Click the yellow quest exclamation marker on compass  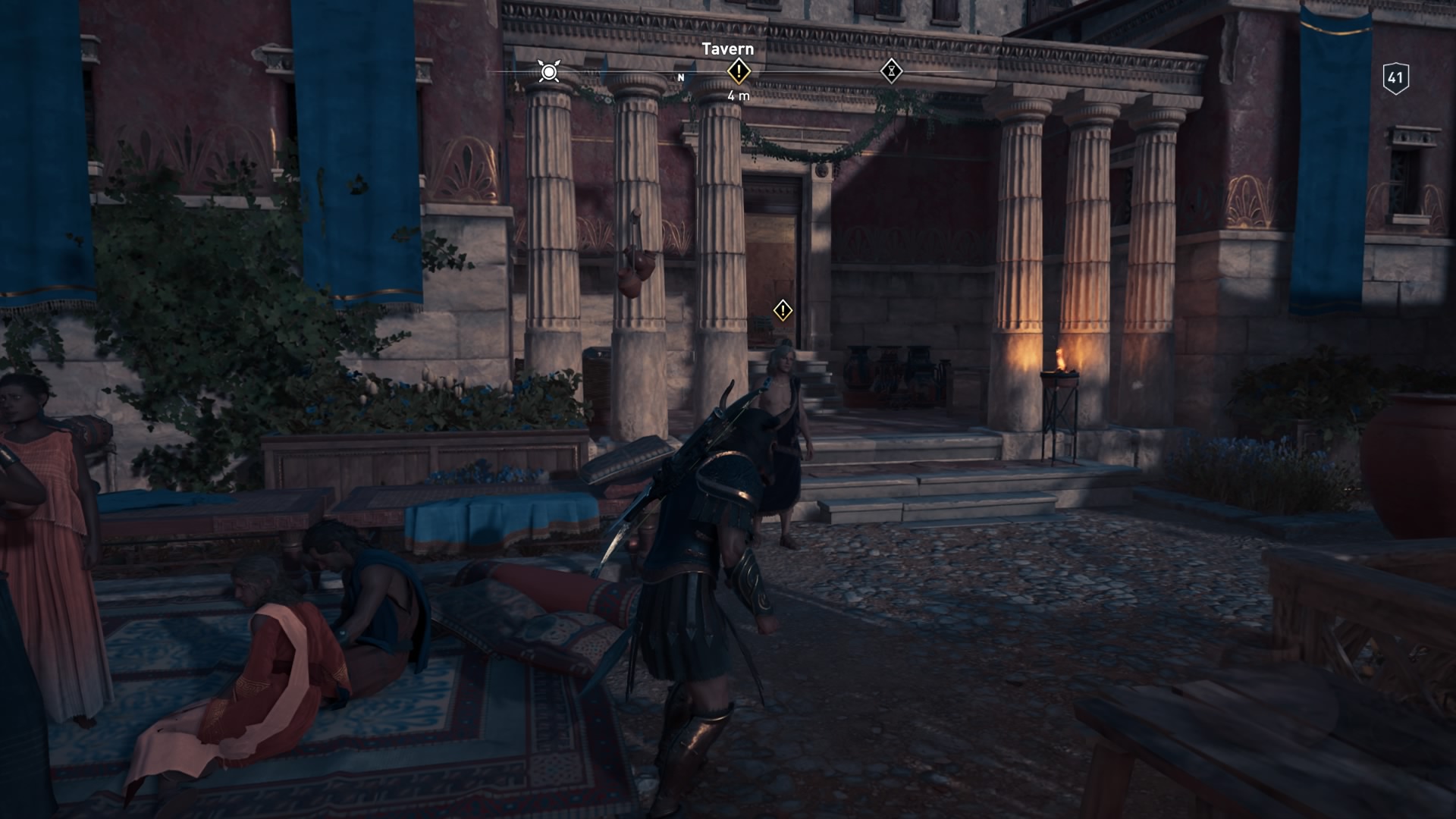(739, 72)
